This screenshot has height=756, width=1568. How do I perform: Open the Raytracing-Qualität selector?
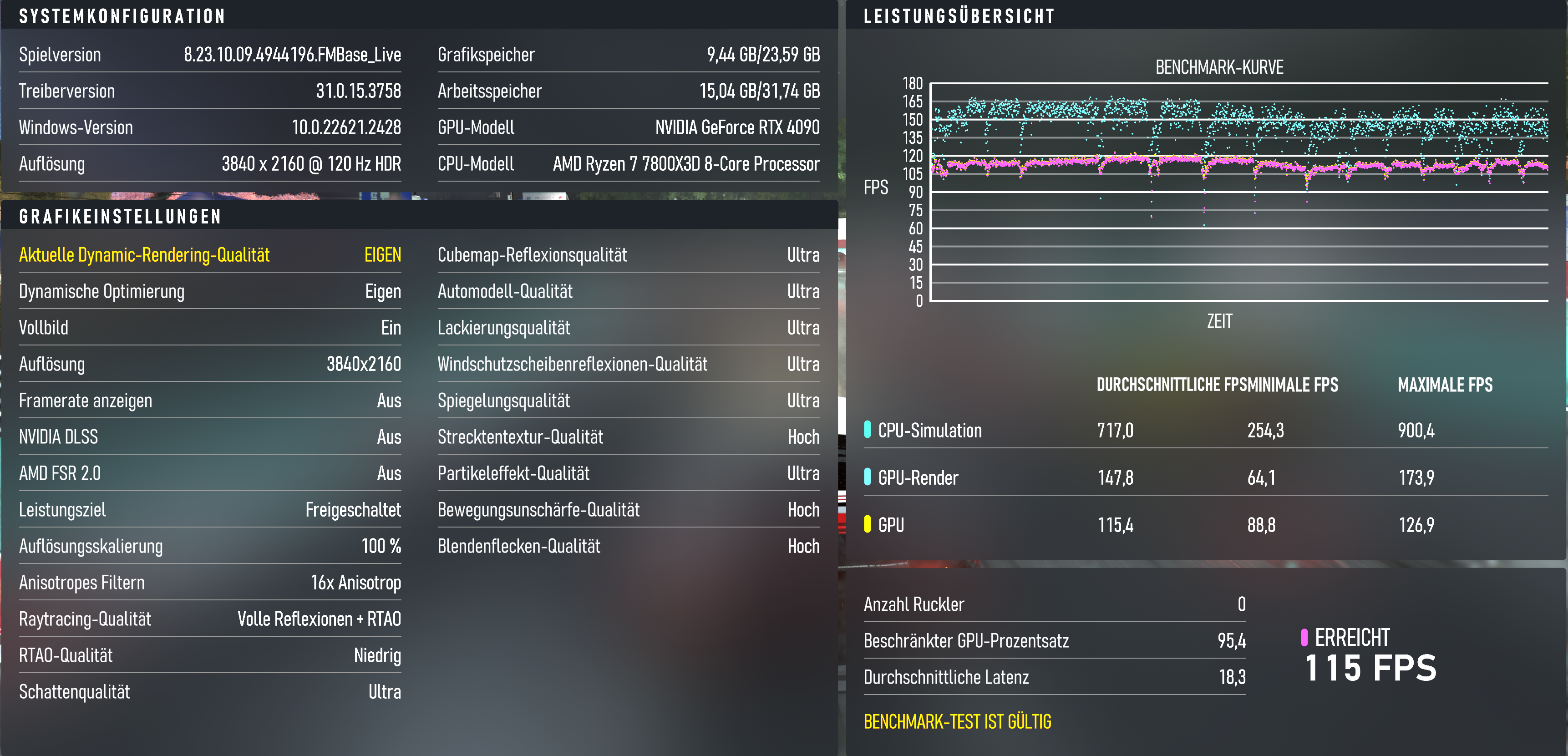[x=210, y=619]
